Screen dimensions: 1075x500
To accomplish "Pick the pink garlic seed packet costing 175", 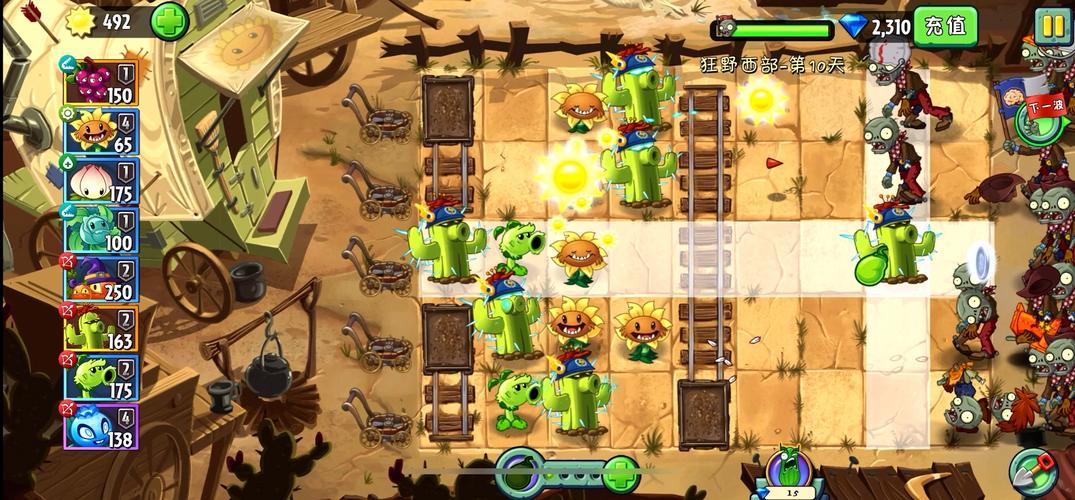I will coord(102,181).
